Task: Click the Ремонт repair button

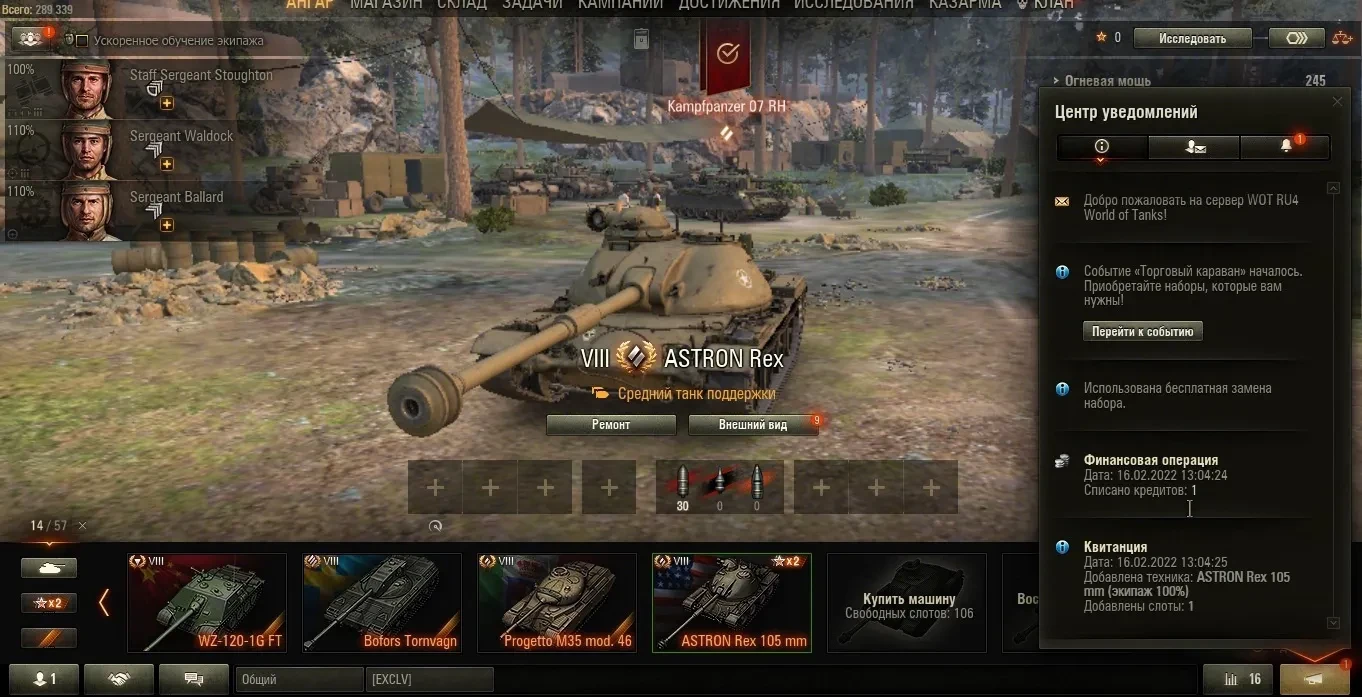Action: coord(611,425)
